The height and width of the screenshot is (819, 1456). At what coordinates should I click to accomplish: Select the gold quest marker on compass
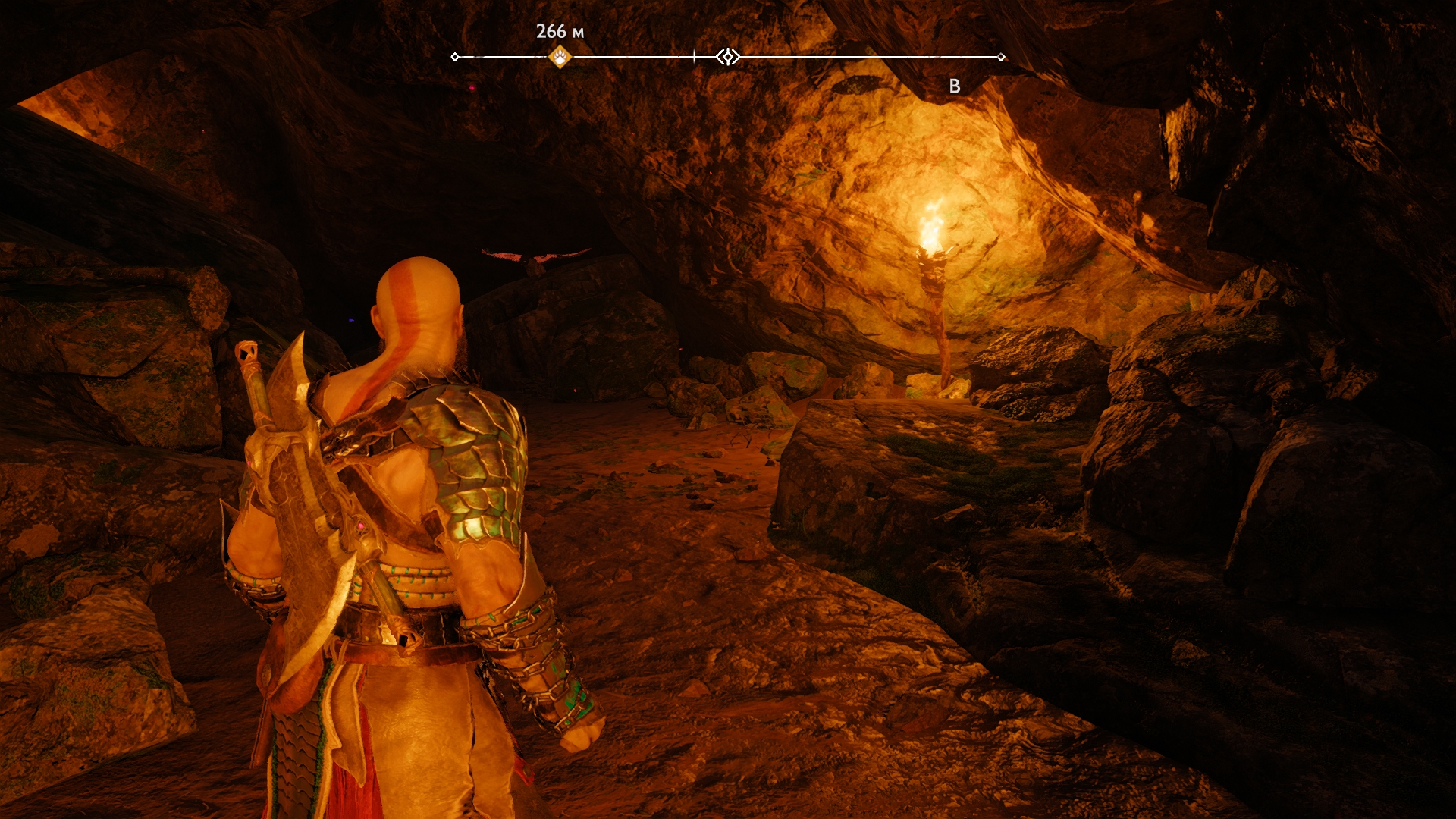tap(560, 57)
